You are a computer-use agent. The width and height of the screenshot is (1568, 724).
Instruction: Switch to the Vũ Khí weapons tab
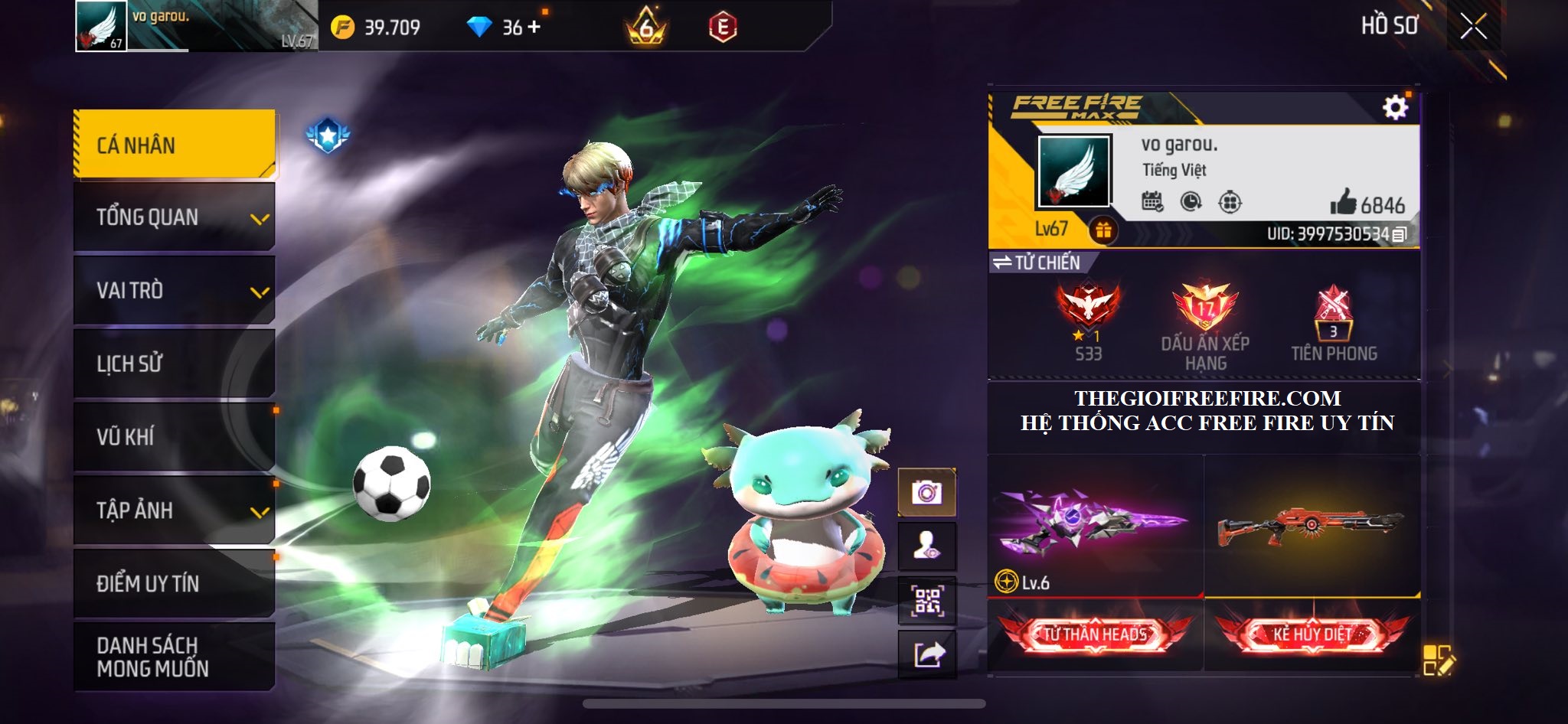tap(175, 437)
